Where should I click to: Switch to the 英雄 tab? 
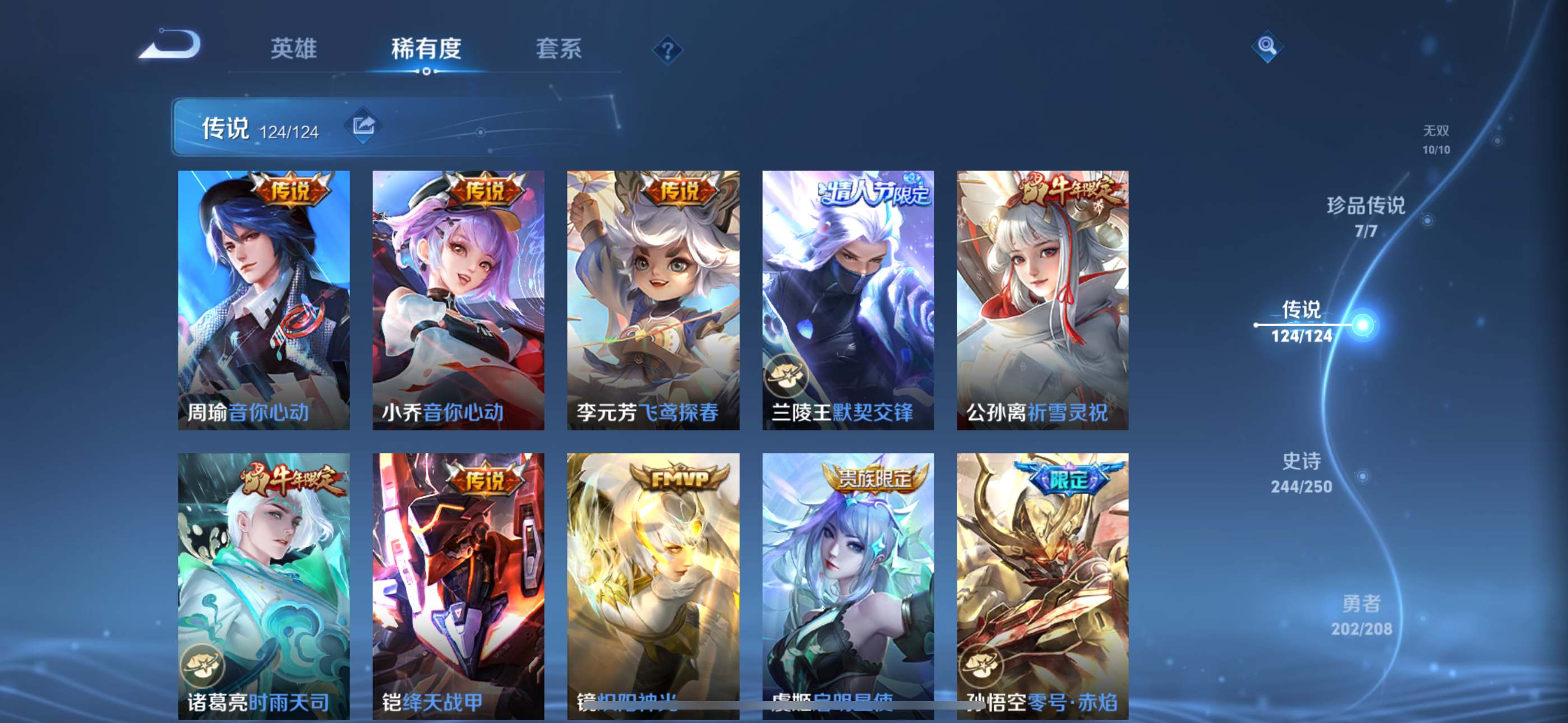point(293,49)
